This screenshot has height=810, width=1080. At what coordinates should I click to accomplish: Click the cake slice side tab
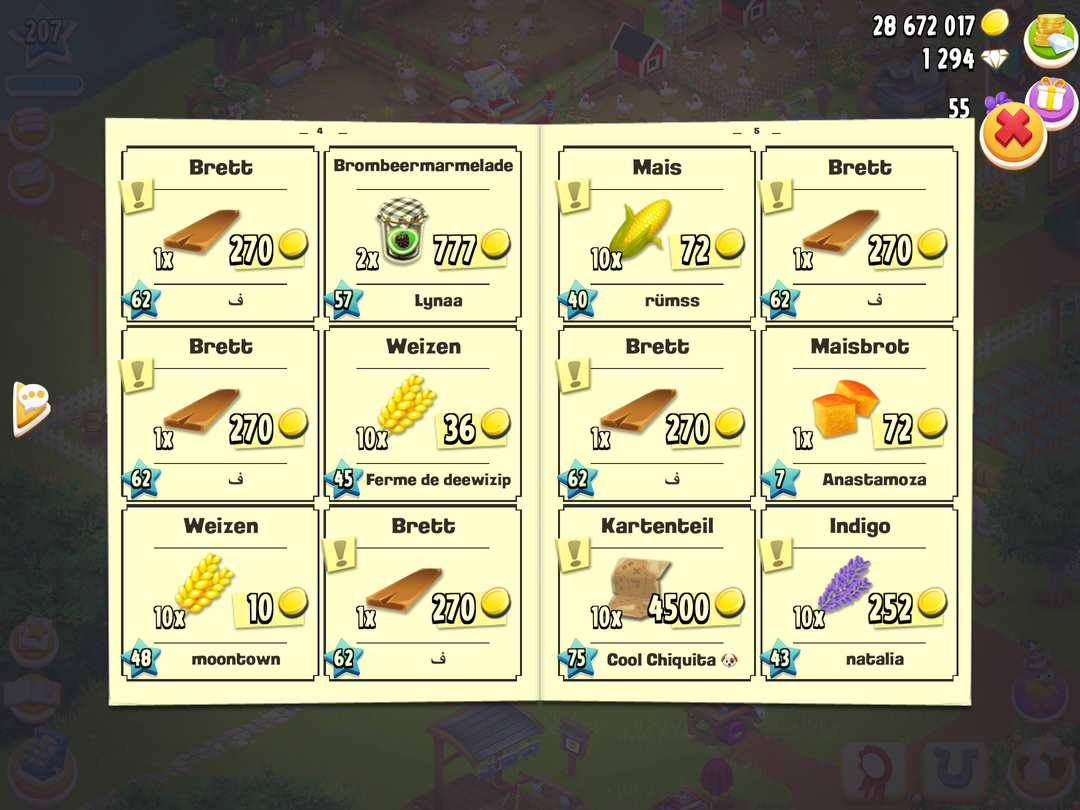31,407
